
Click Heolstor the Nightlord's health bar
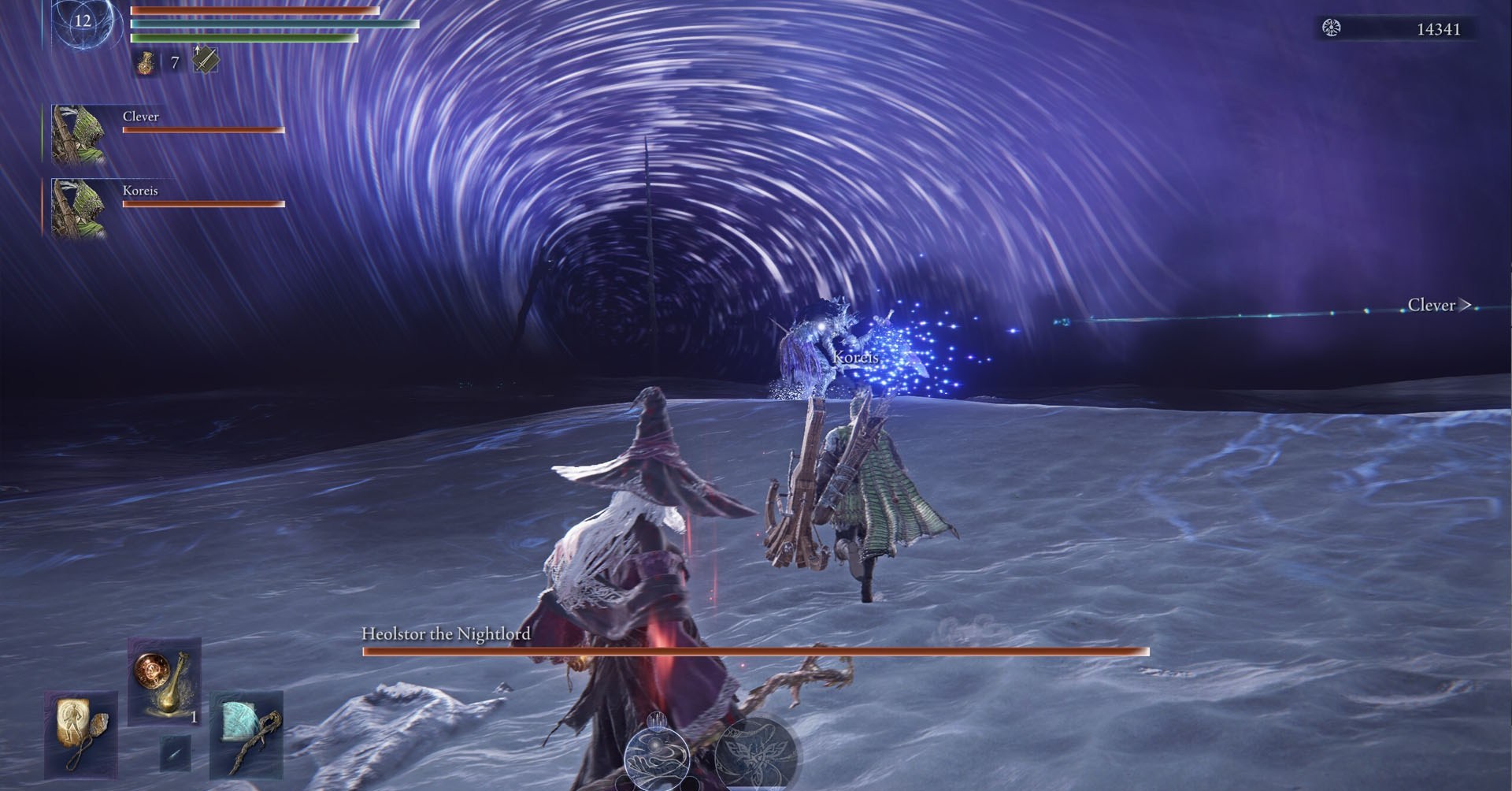pyautogui.click(x=756, y=651)
